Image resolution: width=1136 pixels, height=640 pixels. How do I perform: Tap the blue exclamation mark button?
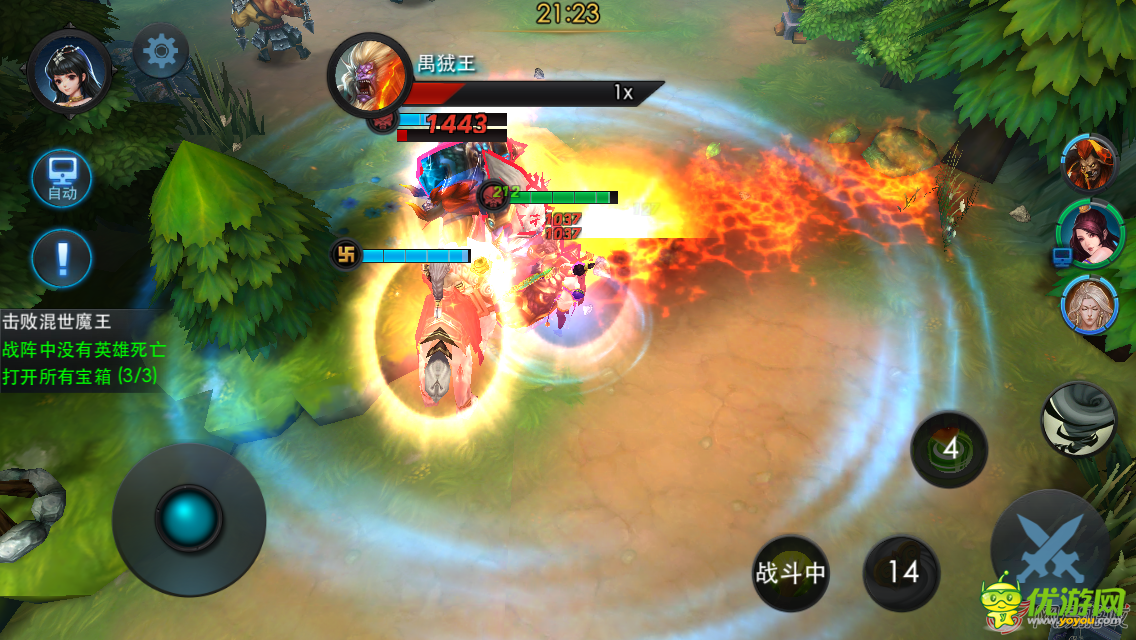click(61, 258)
